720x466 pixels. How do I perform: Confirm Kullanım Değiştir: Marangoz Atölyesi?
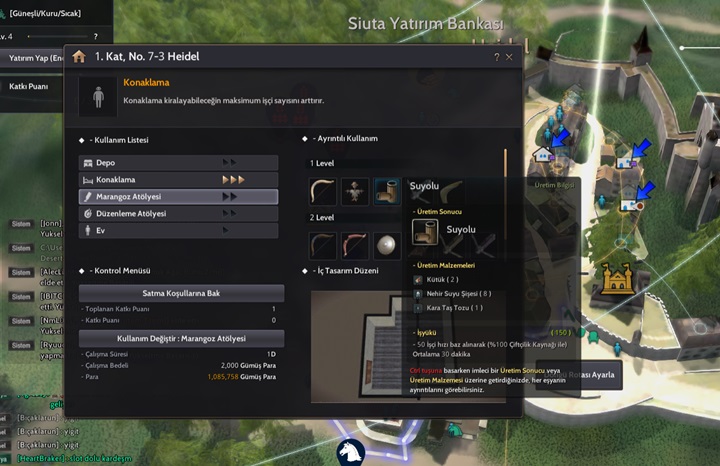click(x=181, y=338)
